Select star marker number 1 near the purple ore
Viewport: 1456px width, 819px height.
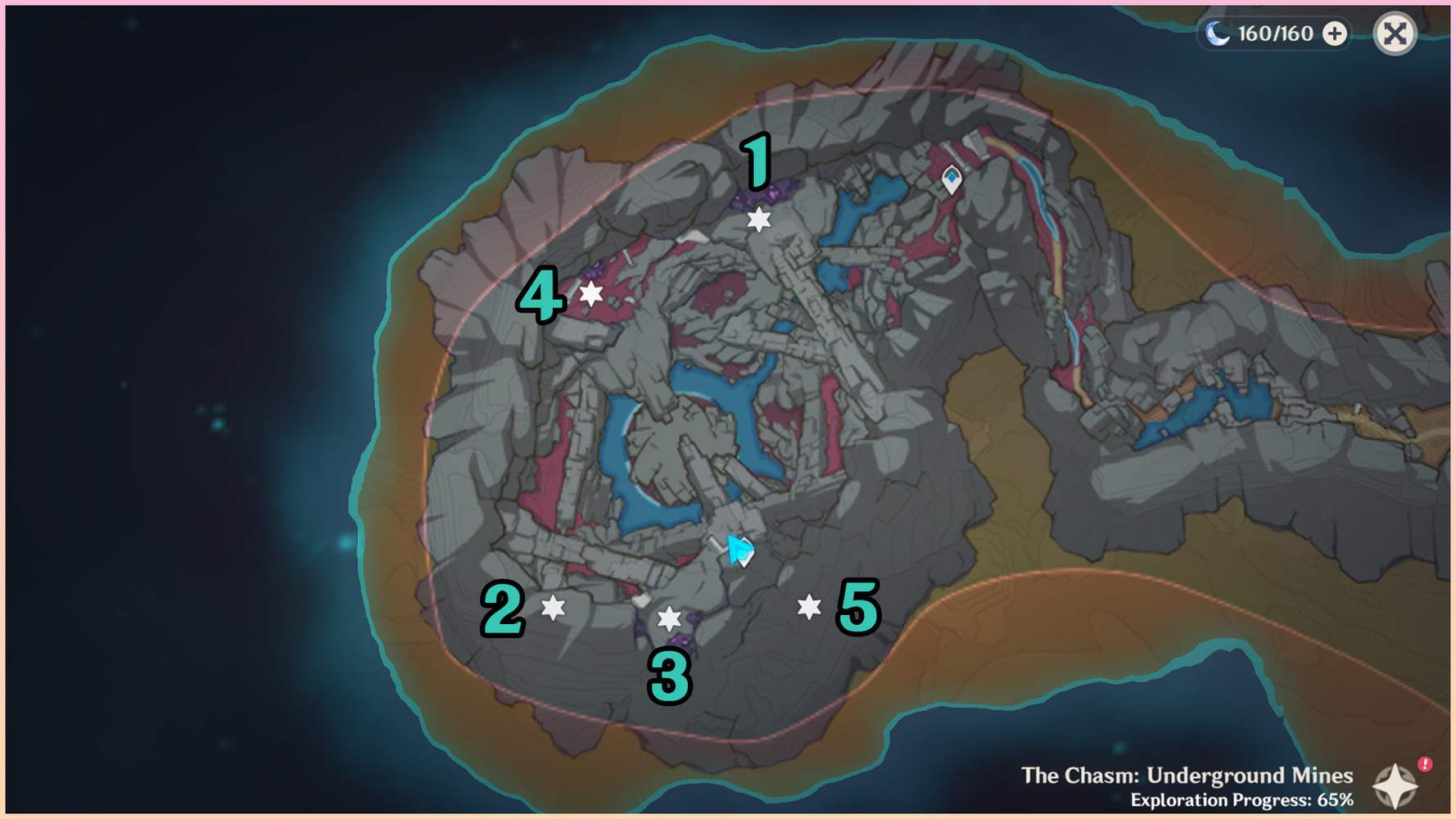pos(757,219)
